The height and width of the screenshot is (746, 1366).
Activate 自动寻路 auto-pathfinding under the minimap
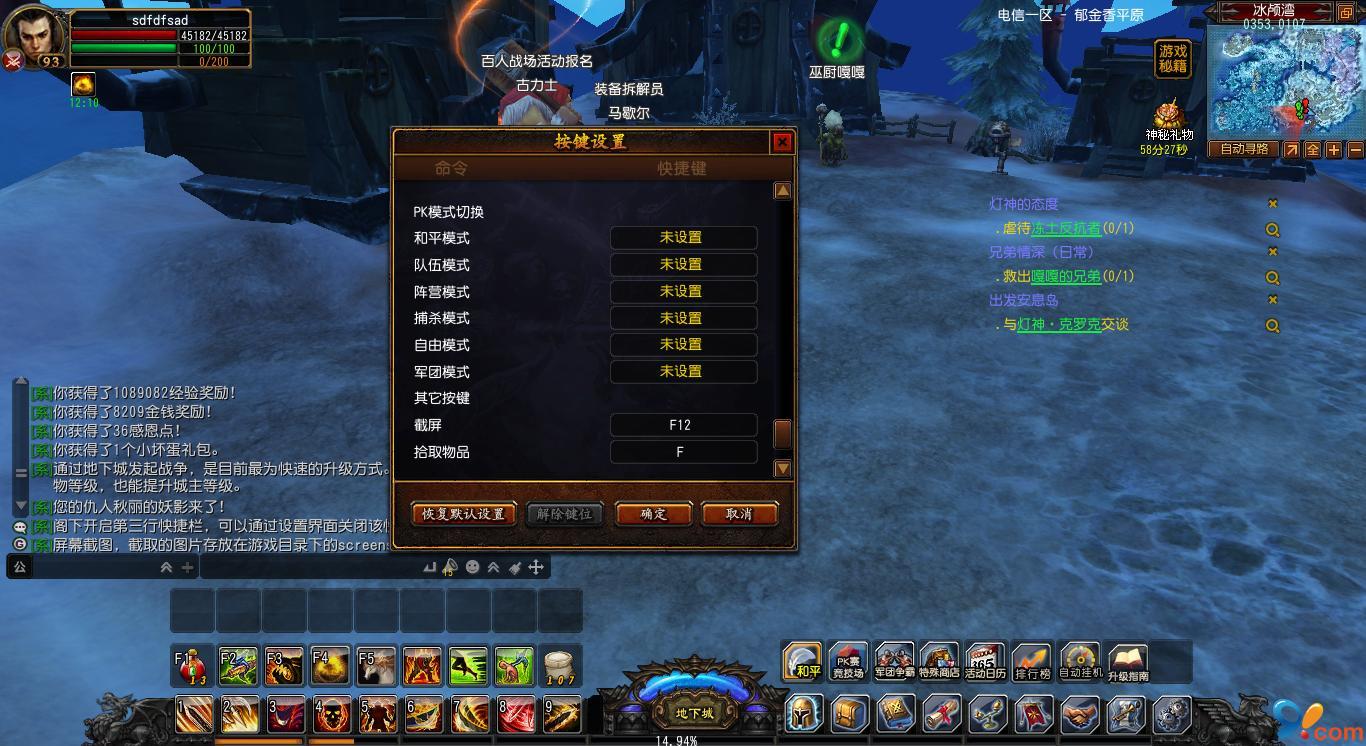click(1243, 149)
